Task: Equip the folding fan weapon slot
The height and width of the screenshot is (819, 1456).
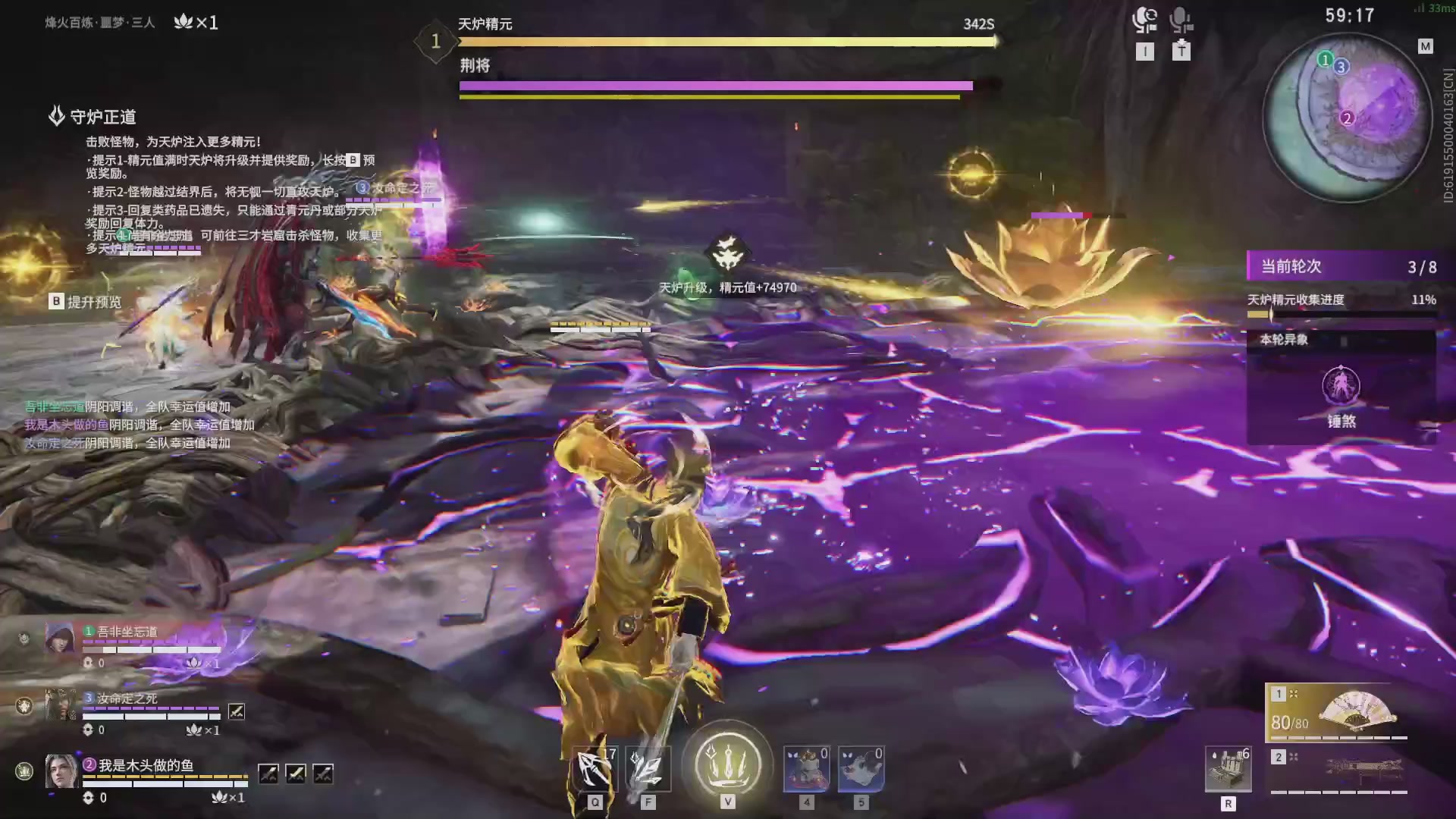Action: [1336, 712]
